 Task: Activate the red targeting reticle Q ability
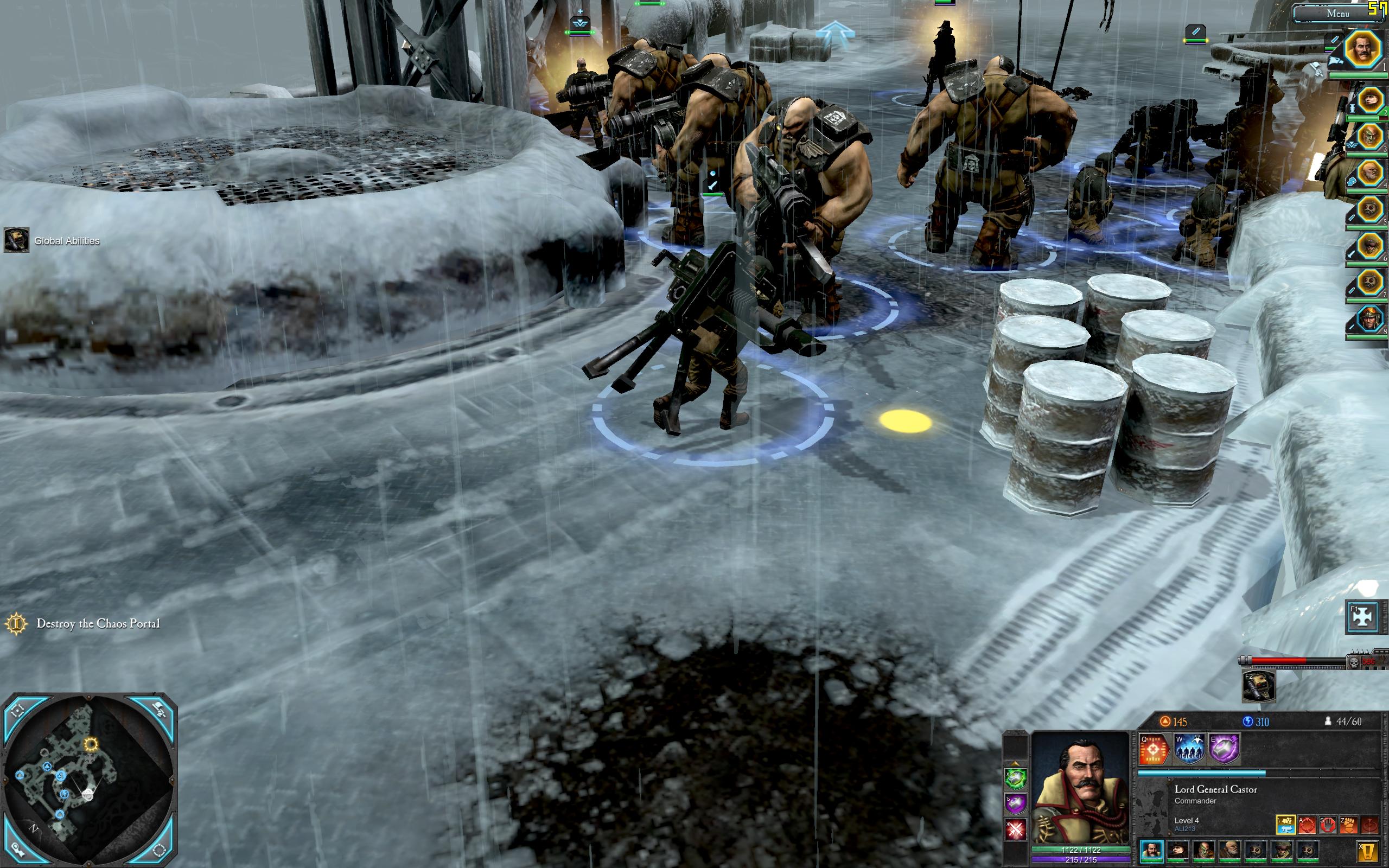(1154, 749)
